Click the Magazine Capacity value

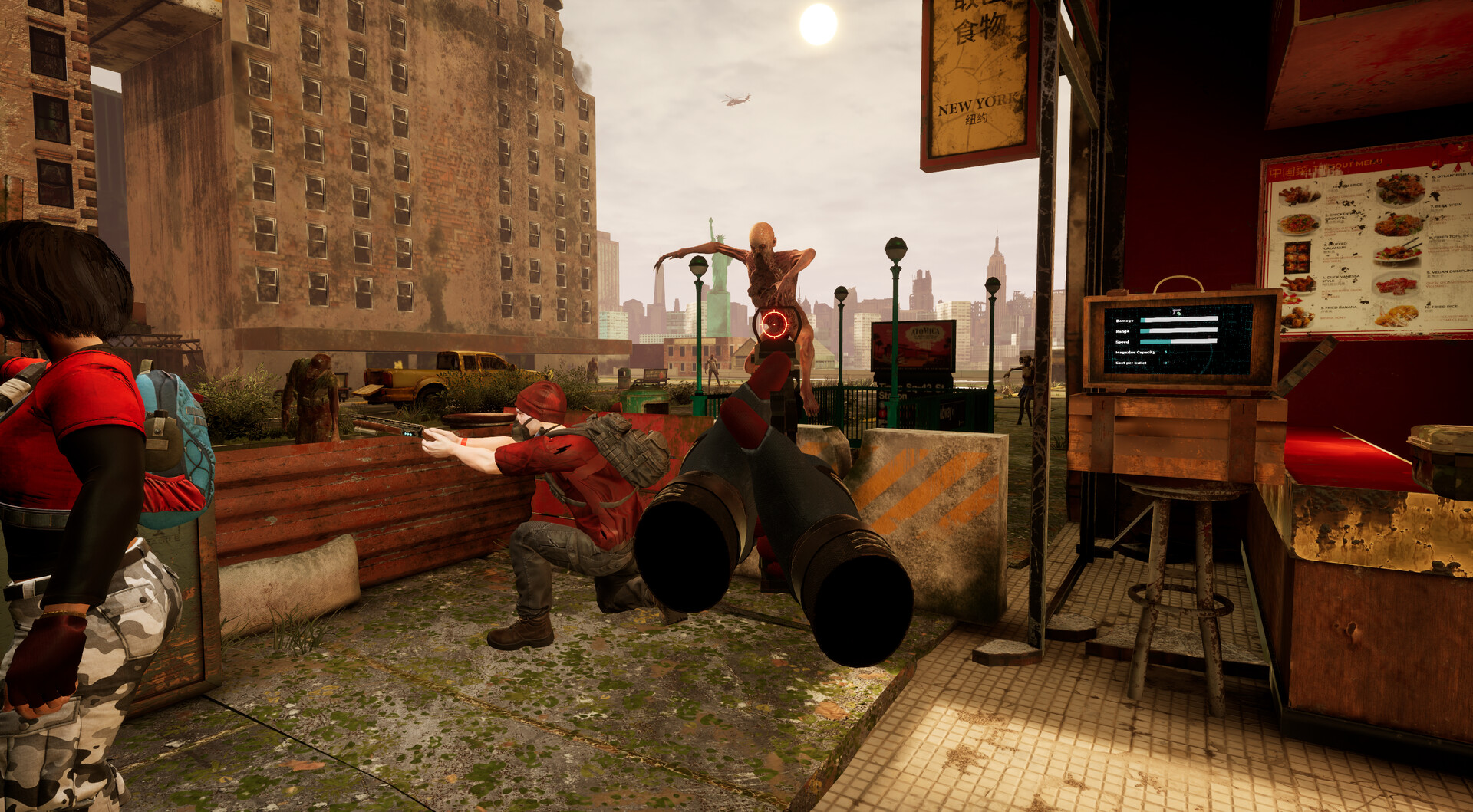1165,352
